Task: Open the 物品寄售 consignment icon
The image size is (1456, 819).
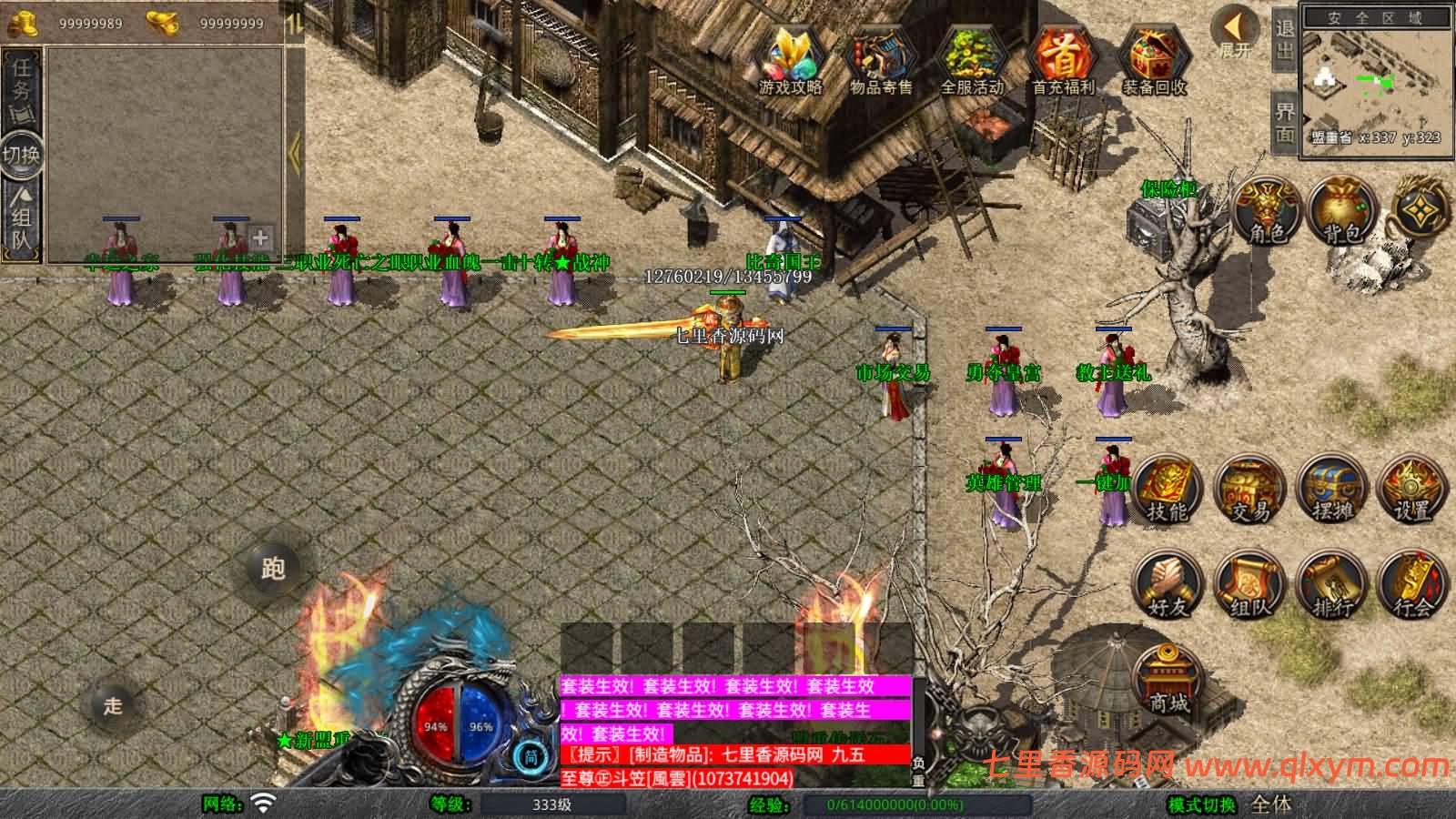Action: coord(880,59)
